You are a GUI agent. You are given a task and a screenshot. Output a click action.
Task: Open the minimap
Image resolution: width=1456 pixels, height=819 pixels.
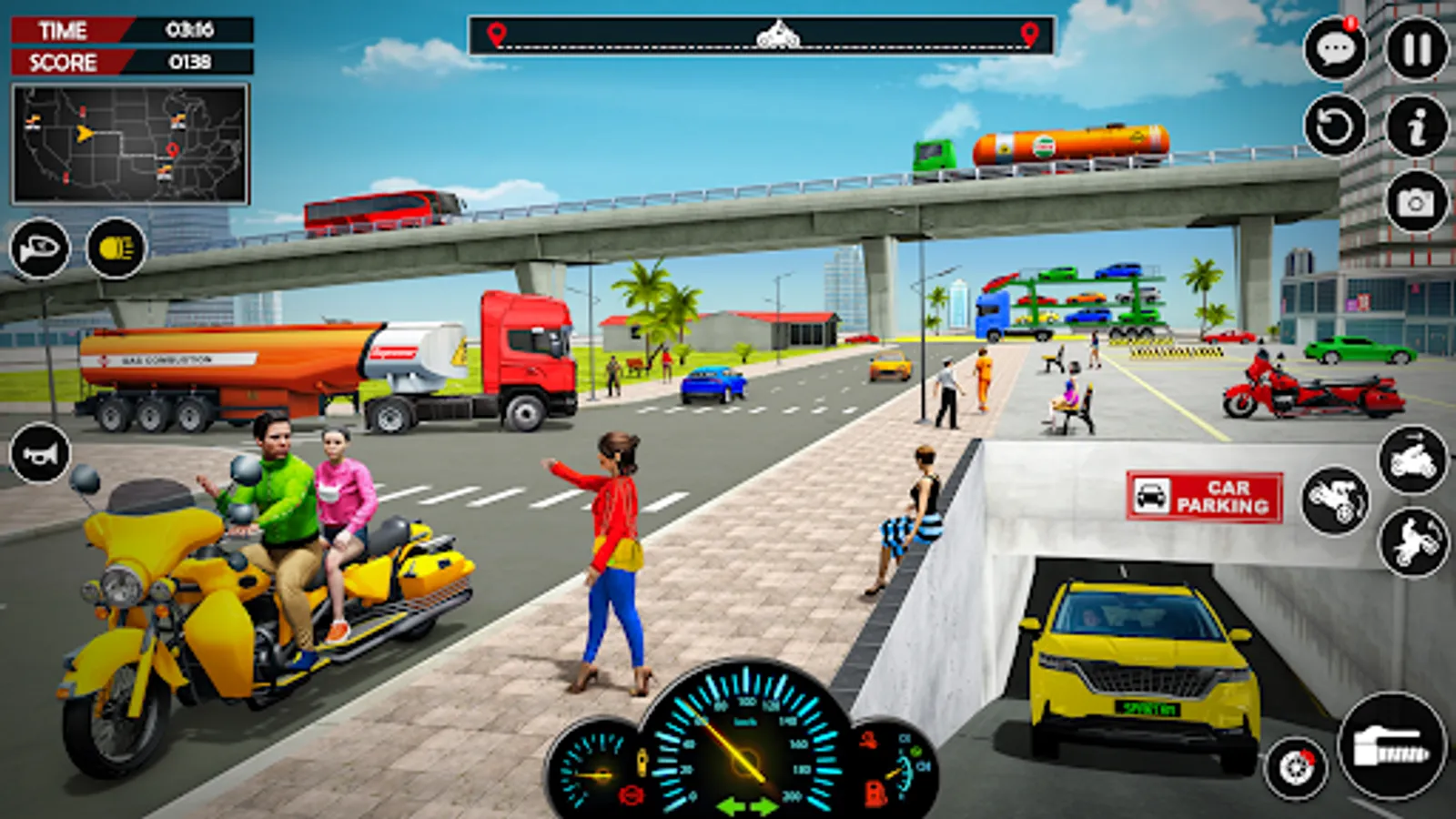(x=130, y=144)
